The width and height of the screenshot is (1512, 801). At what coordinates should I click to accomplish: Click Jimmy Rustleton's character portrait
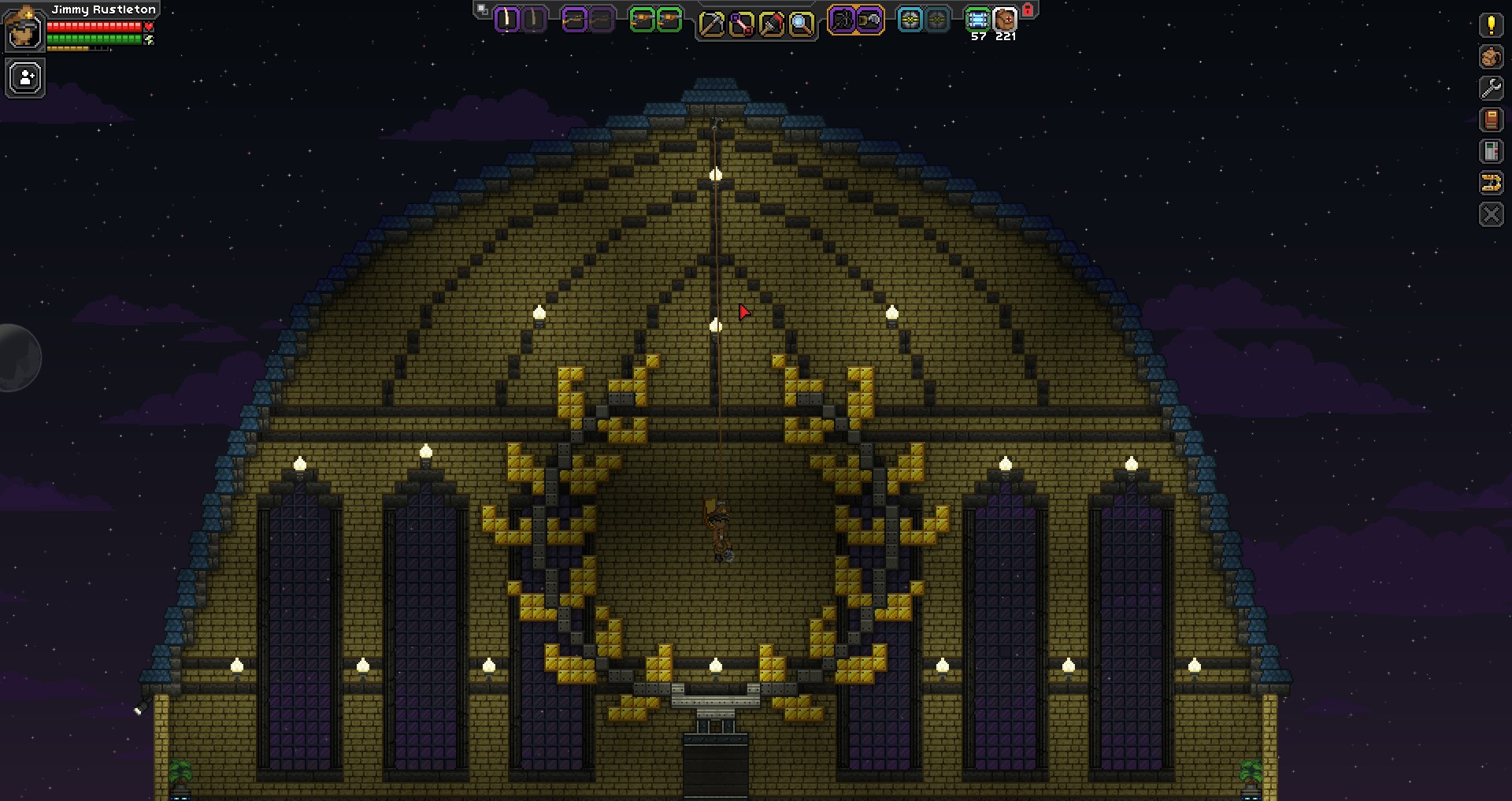[x=24, y=28]
